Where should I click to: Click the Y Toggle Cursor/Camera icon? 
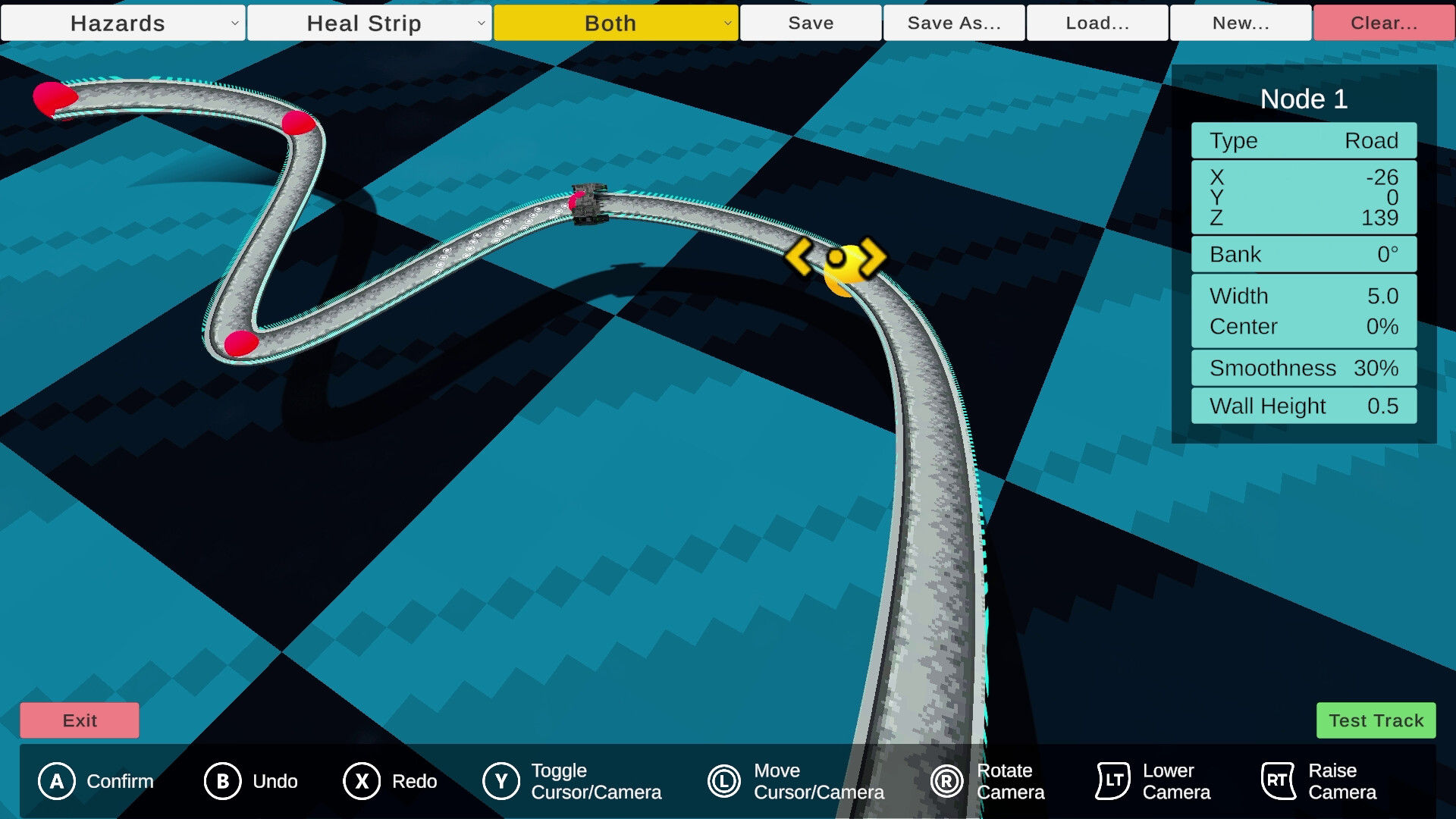tap(500, 781)
